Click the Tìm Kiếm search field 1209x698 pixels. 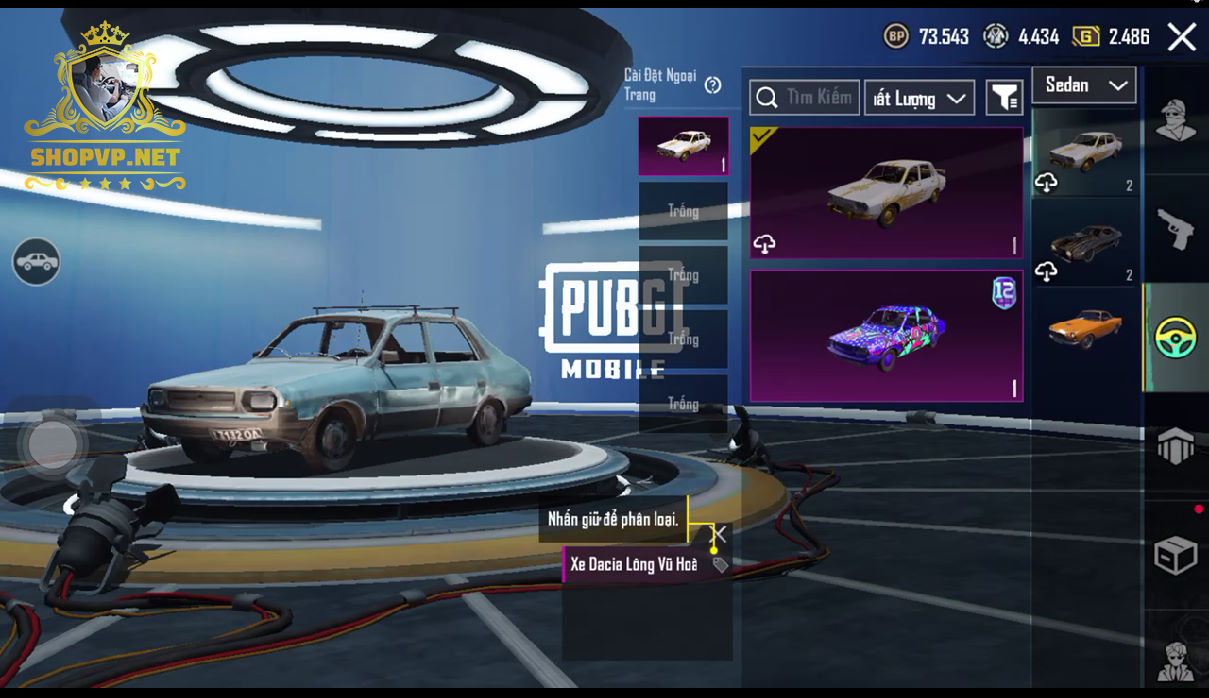(x=804, y=97)
